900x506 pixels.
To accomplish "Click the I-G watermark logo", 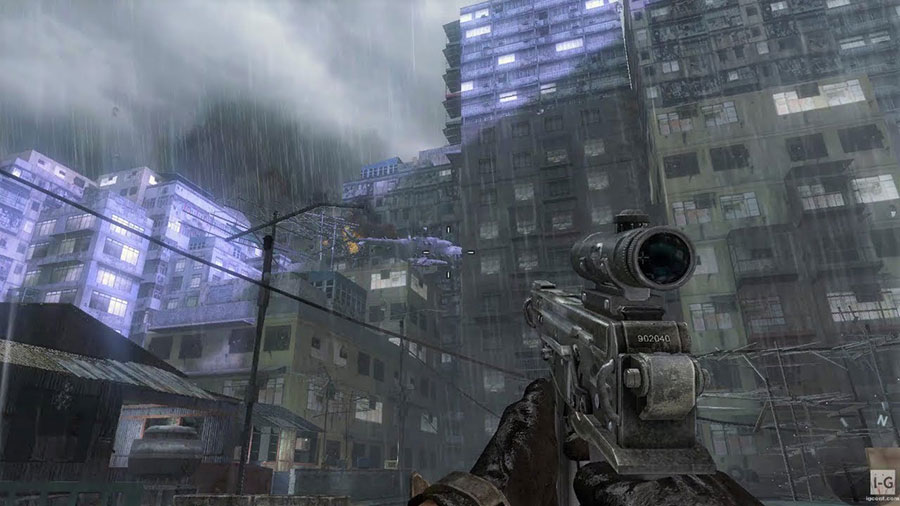I will coord(881,481).
